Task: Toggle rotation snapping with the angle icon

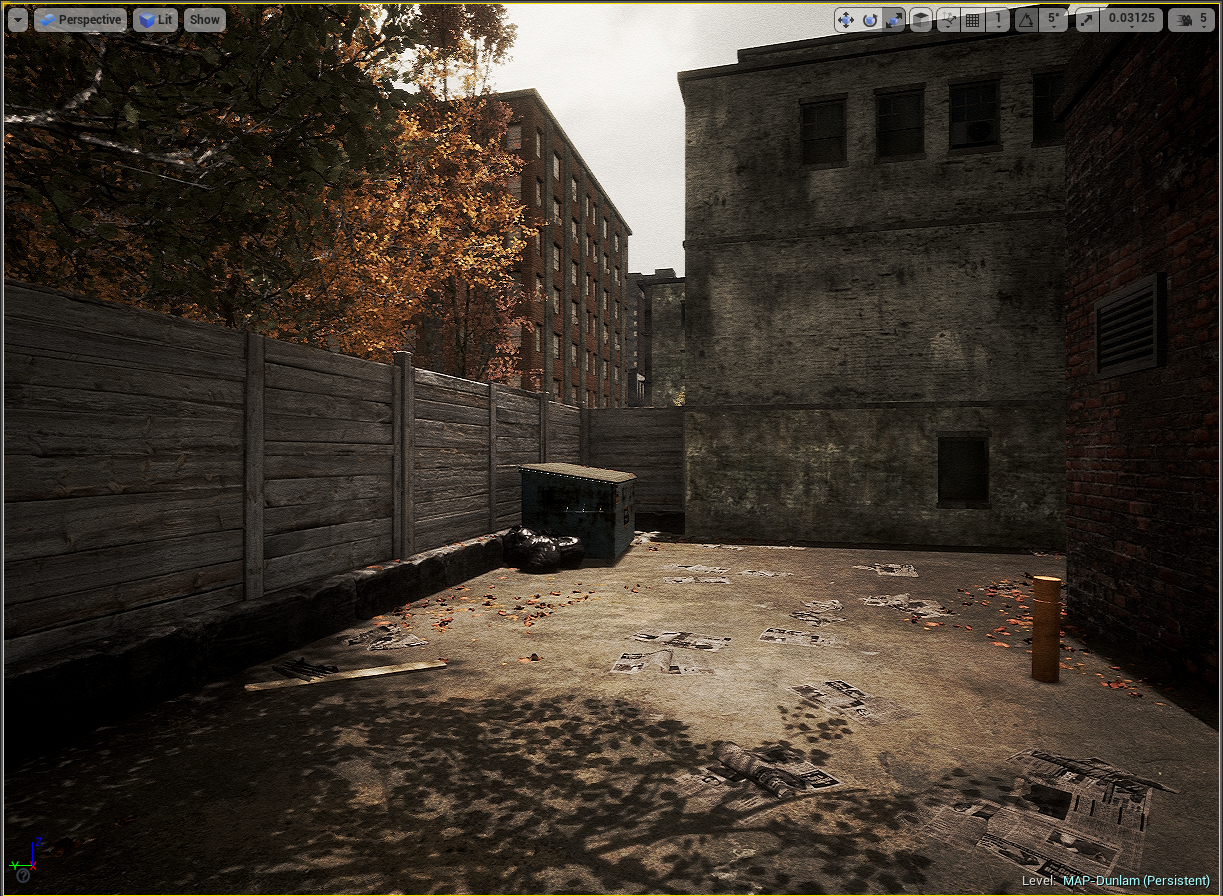Action: tap(1026, 20)
